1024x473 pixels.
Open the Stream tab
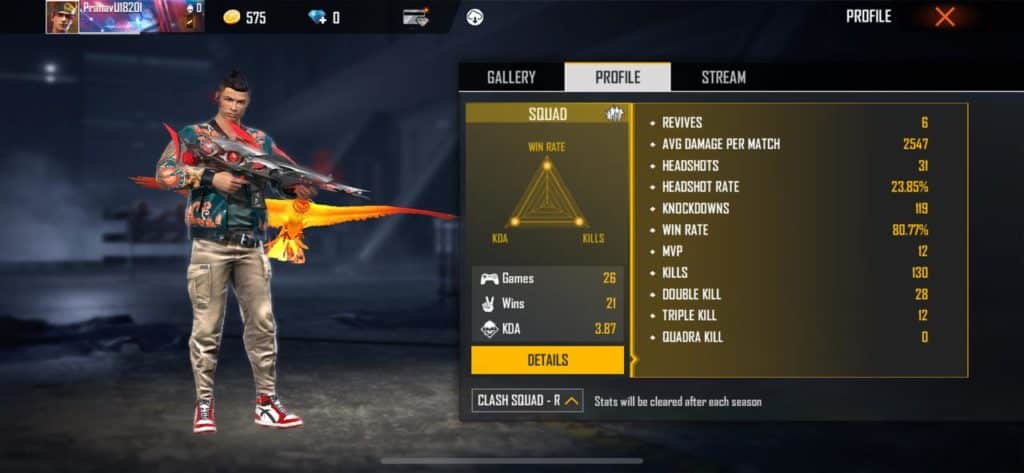723,77
